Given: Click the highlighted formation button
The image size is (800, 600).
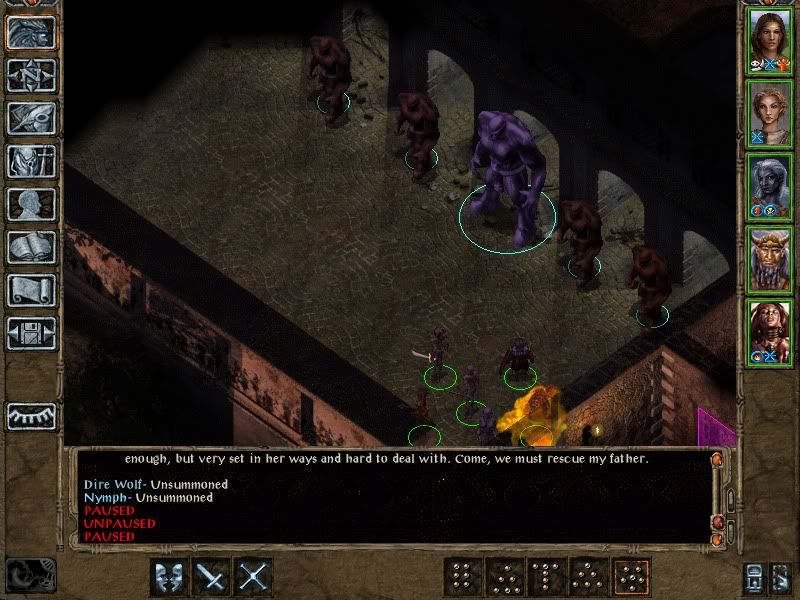Looking at the screenshot, I should 630,577.
